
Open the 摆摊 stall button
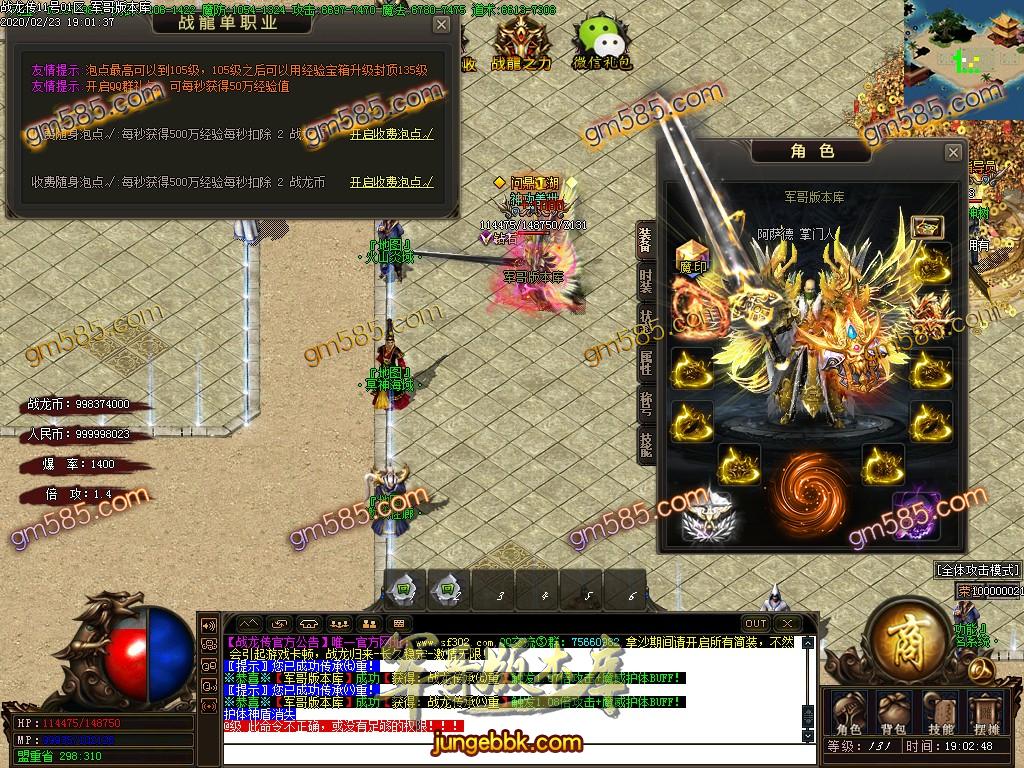click(x=986, y=712)
